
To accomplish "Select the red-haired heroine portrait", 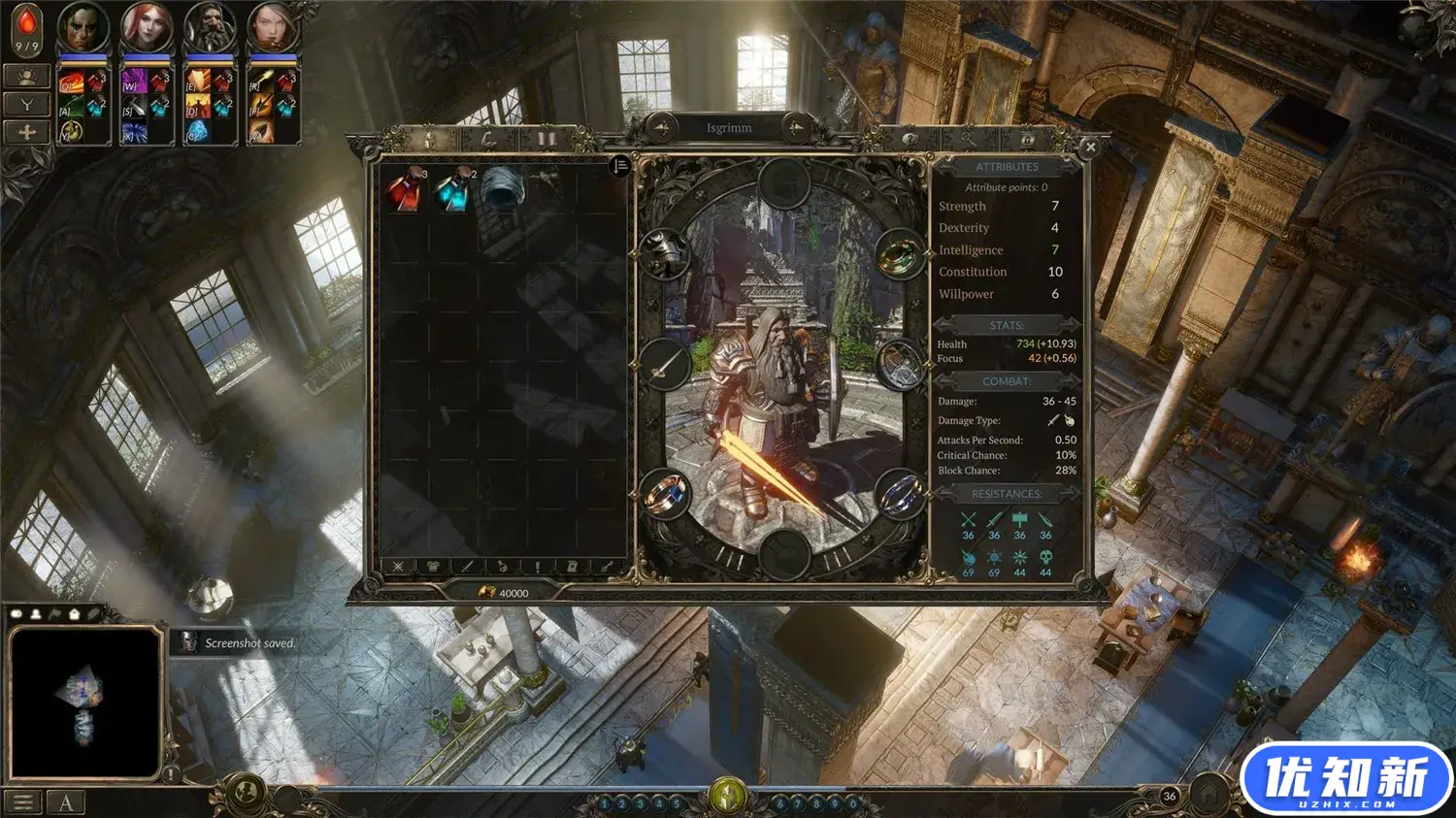I will click(x=146, y=27).
